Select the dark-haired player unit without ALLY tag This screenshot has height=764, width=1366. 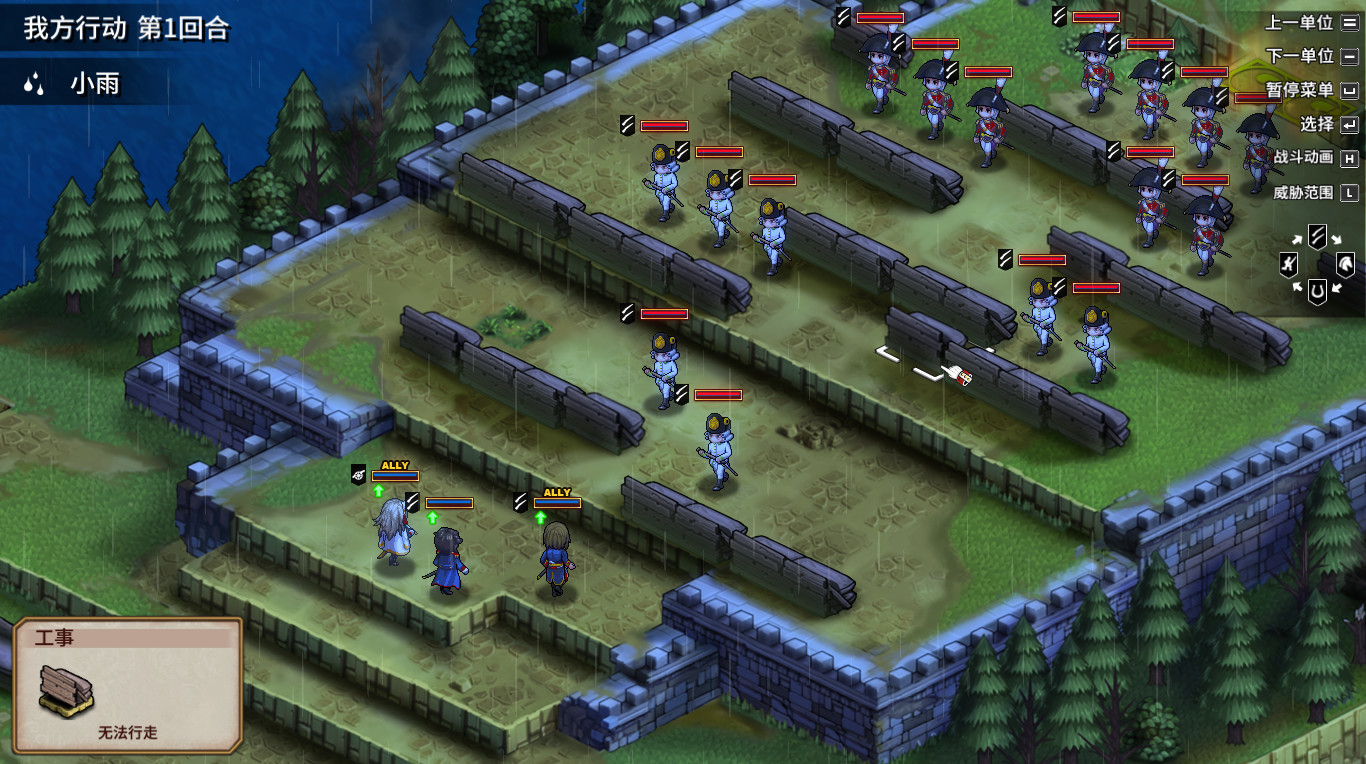click(x=448, y=560)
